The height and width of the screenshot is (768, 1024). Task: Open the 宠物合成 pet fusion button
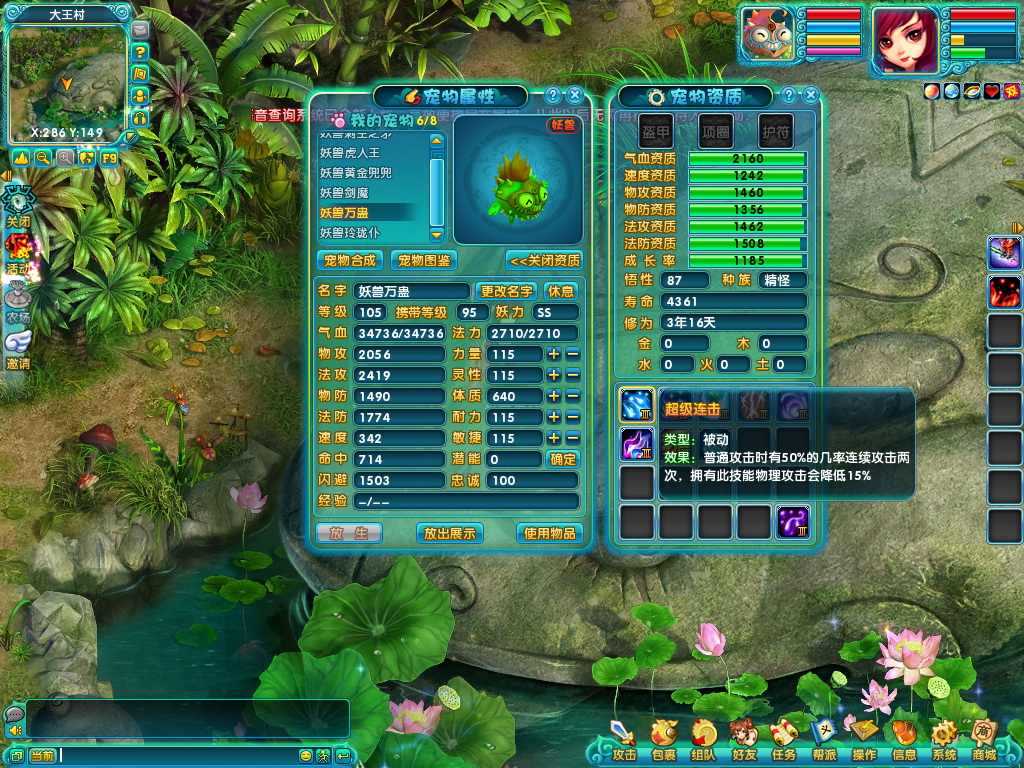pos(350,260)
